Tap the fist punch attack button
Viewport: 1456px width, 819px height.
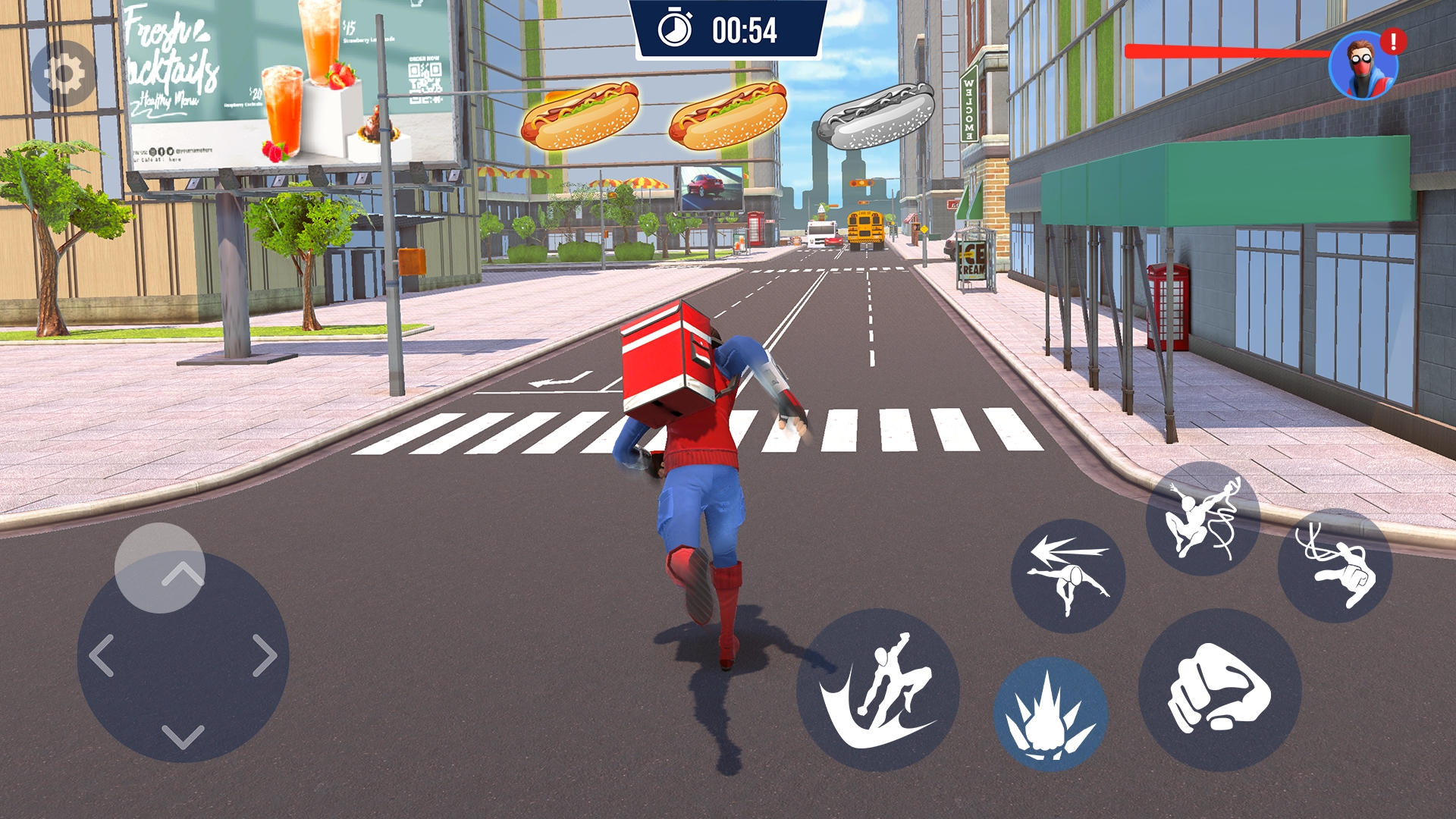1219,690
